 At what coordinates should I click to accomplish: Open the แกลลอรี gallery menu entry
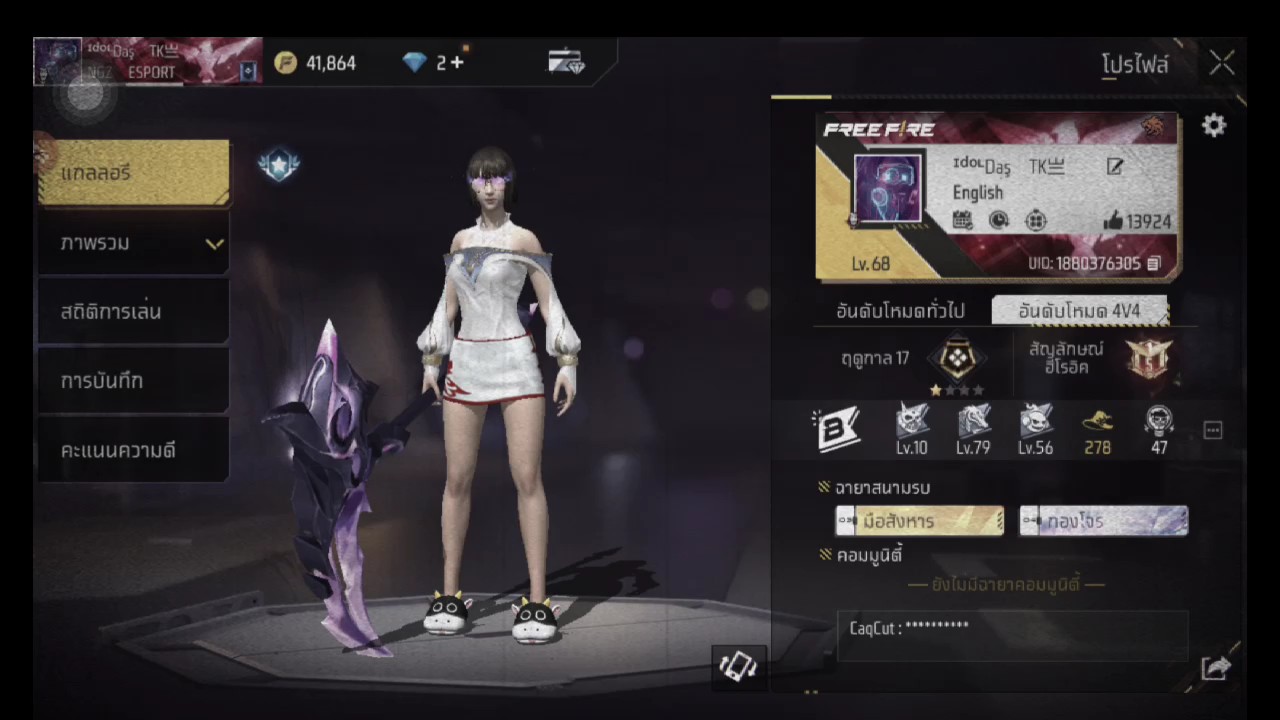134,173
